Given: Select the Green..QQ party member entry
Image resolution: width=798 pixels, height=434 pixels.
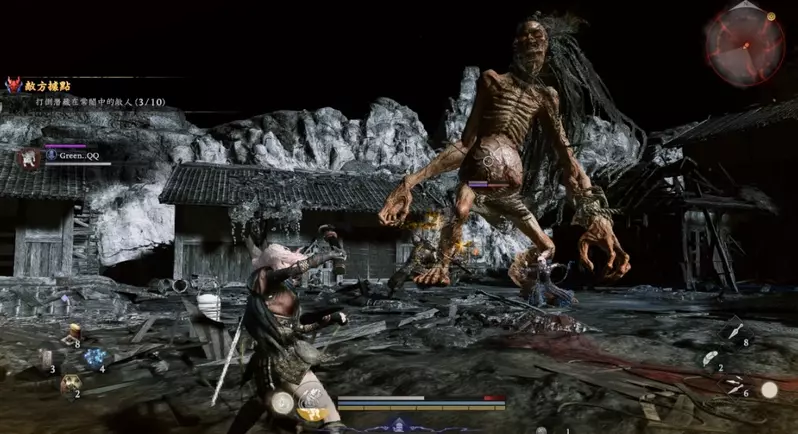Looking at the screenshot, I should (74, 156).
